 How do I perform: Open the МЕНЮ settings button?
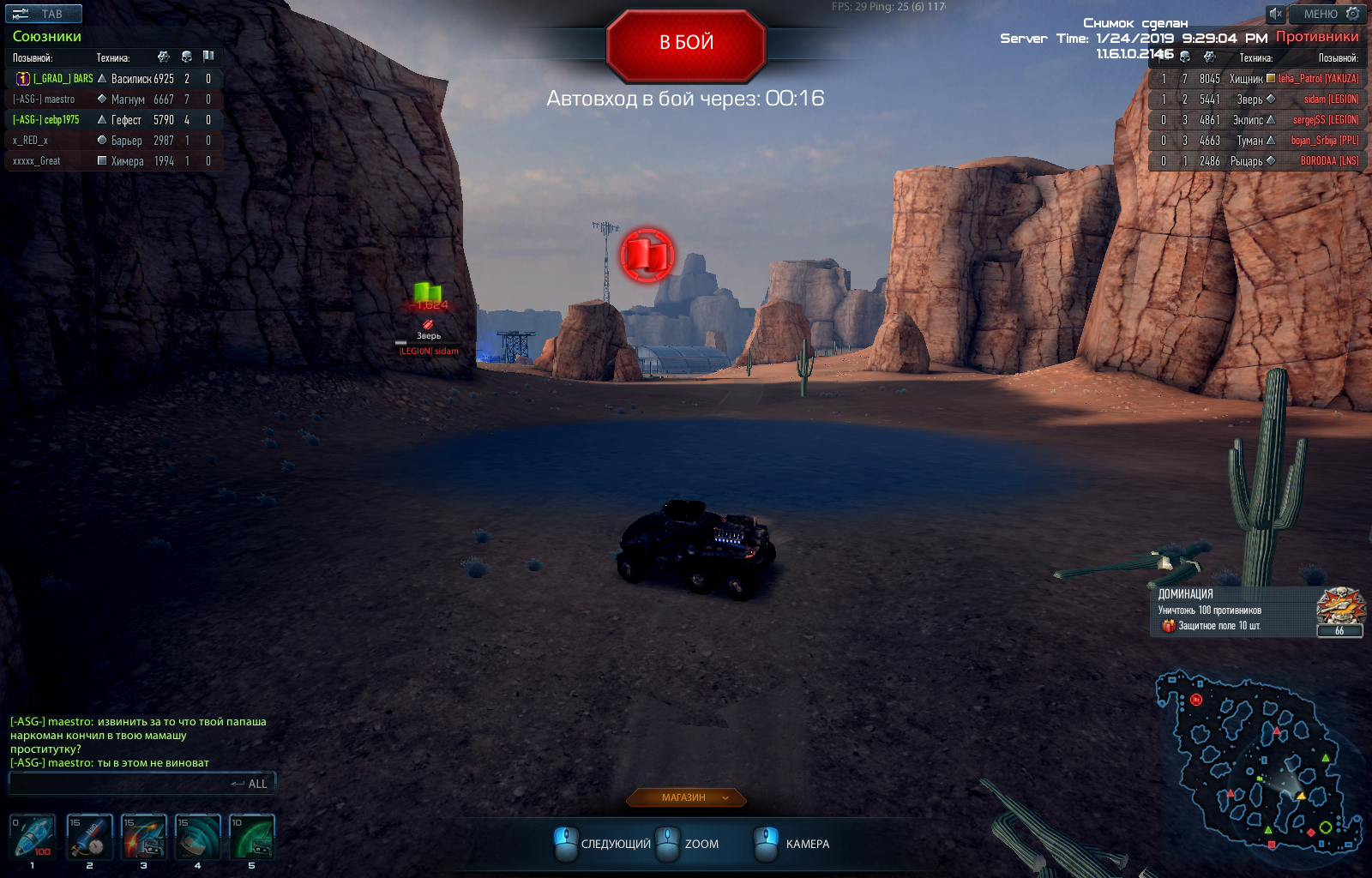1327,14
